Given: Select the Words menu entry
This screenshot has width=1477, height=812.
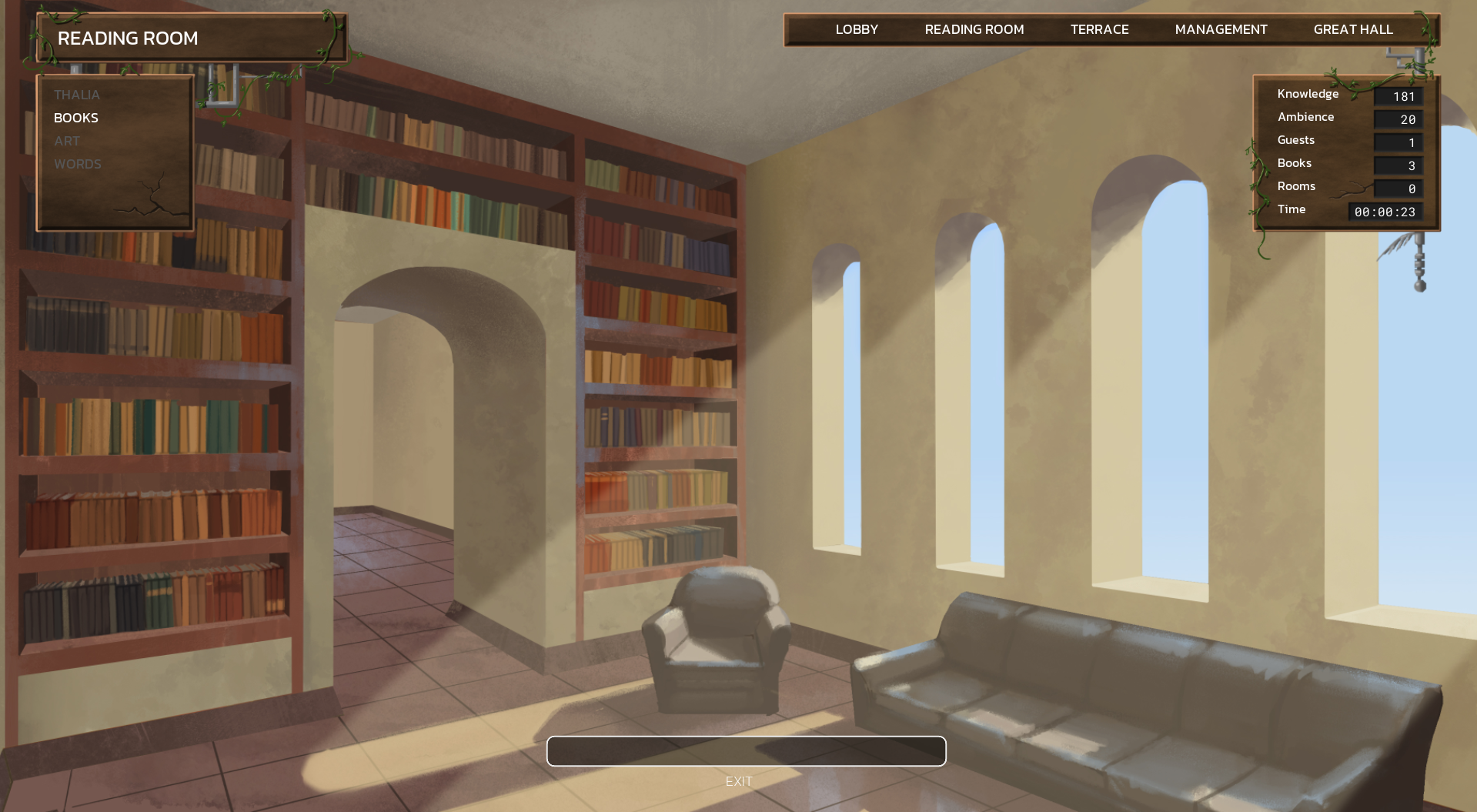Looking at the screenshot, I should click(x=78, y=164).
